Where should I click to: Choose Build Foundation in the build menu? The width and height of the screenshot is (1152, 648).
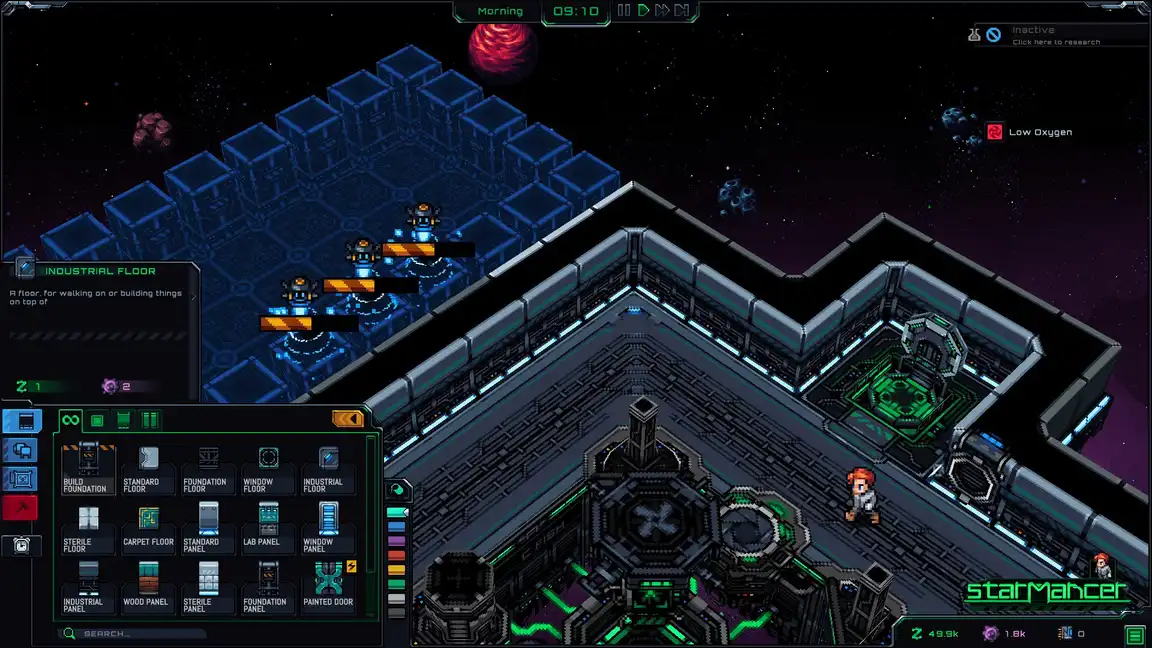(85, 468)
